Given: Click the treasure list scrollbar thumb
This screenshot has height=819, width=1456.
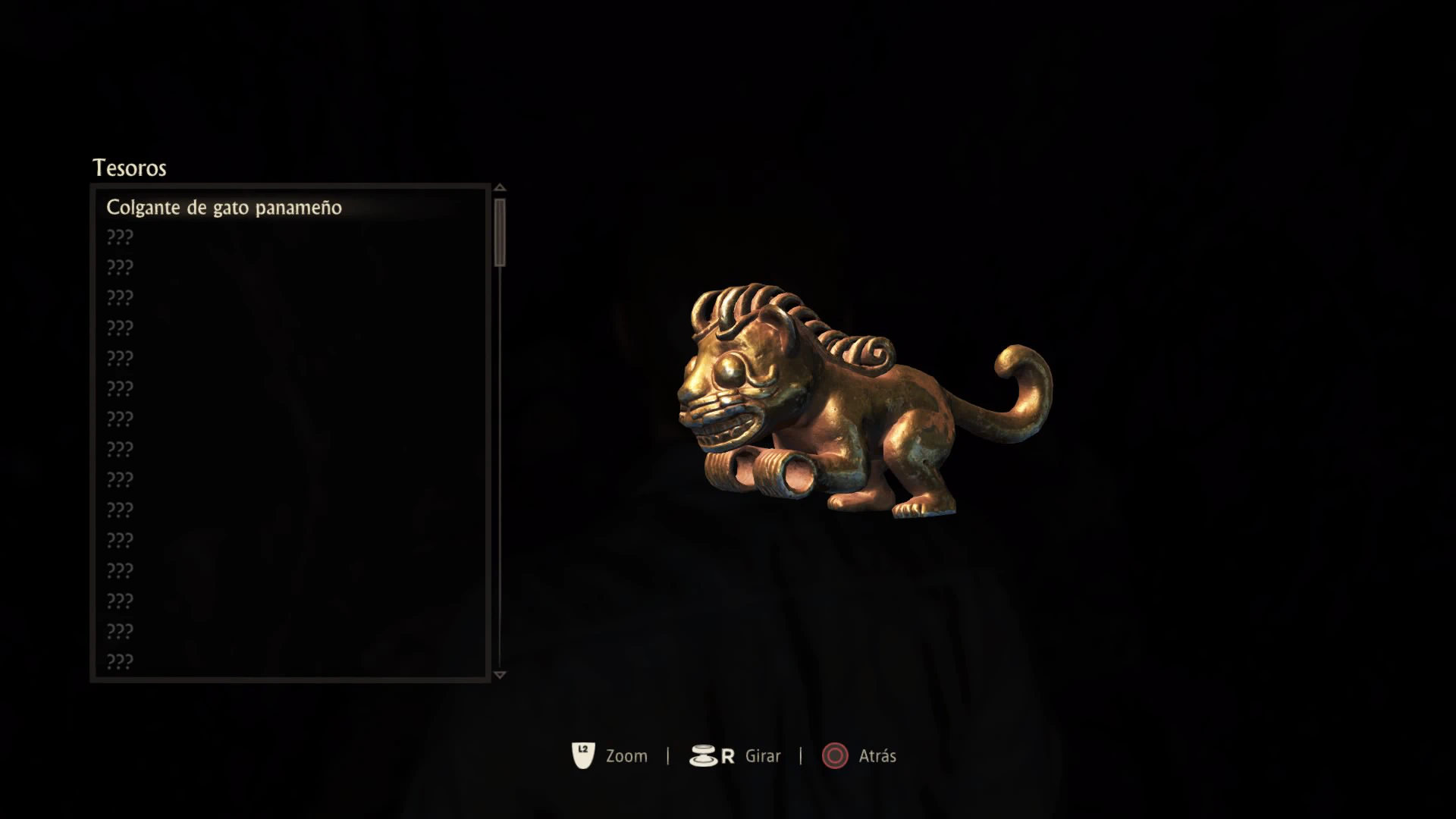Looking at the screenshot, I should 499,232.
